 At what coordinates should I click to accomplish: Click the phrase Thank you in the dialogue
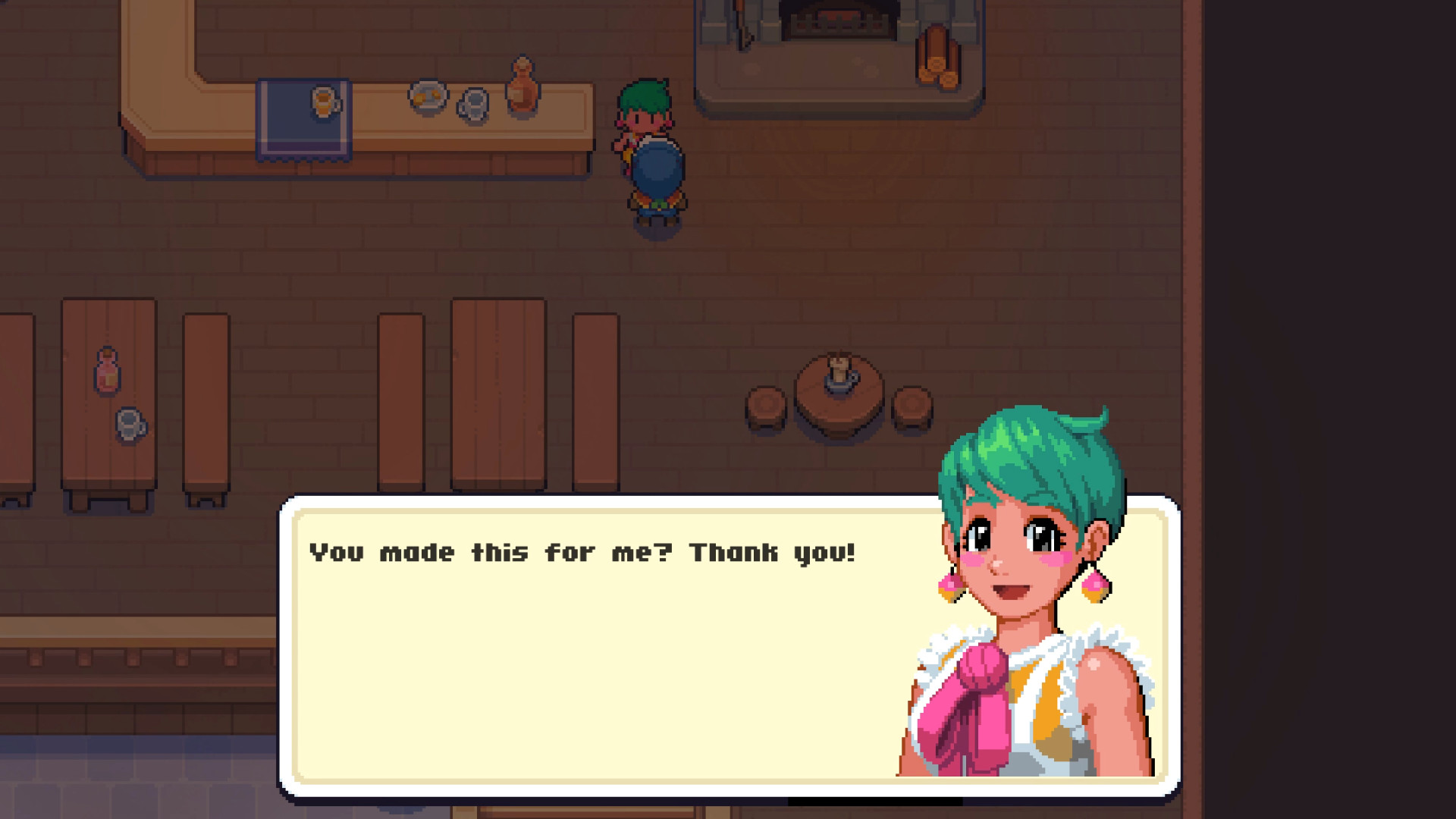click(773, 552)
